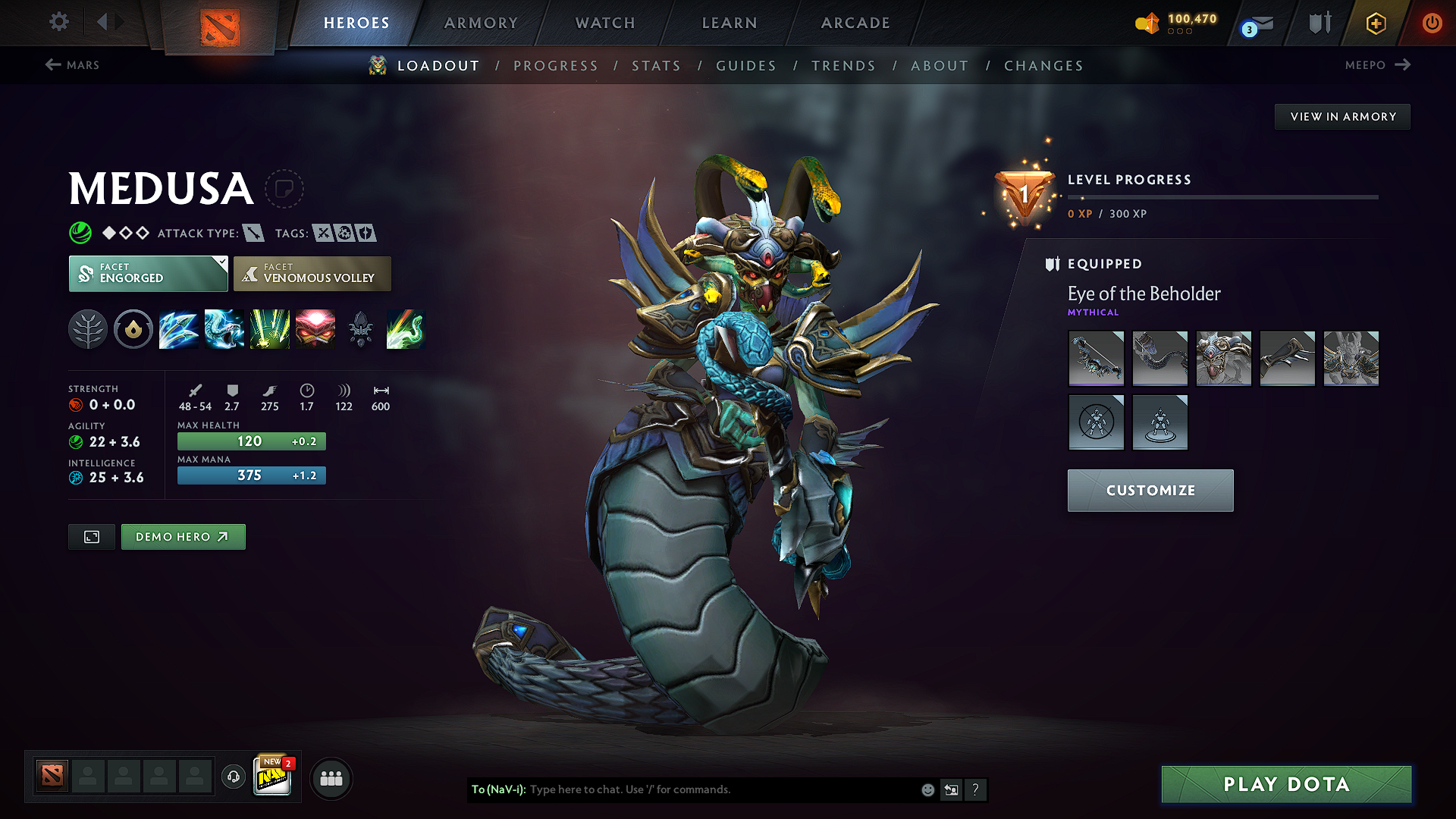This screenshot has width=1456, height=819.
Task: Open Medusa's talent tree icon
Action: (88, 329)
